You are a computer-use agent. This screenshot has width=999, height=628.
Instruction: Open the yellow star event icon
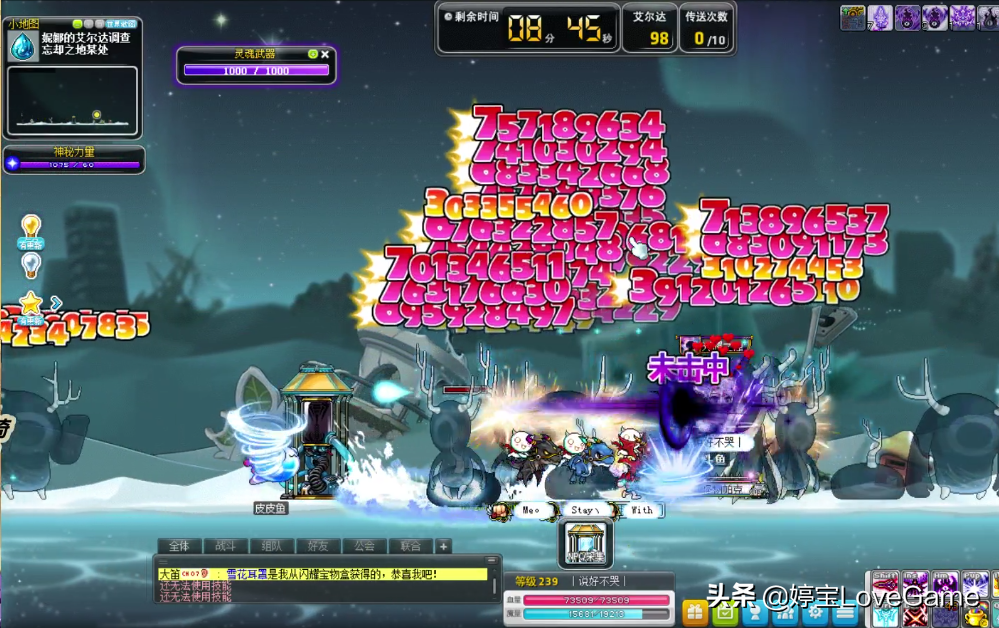(x=31, y=302)
